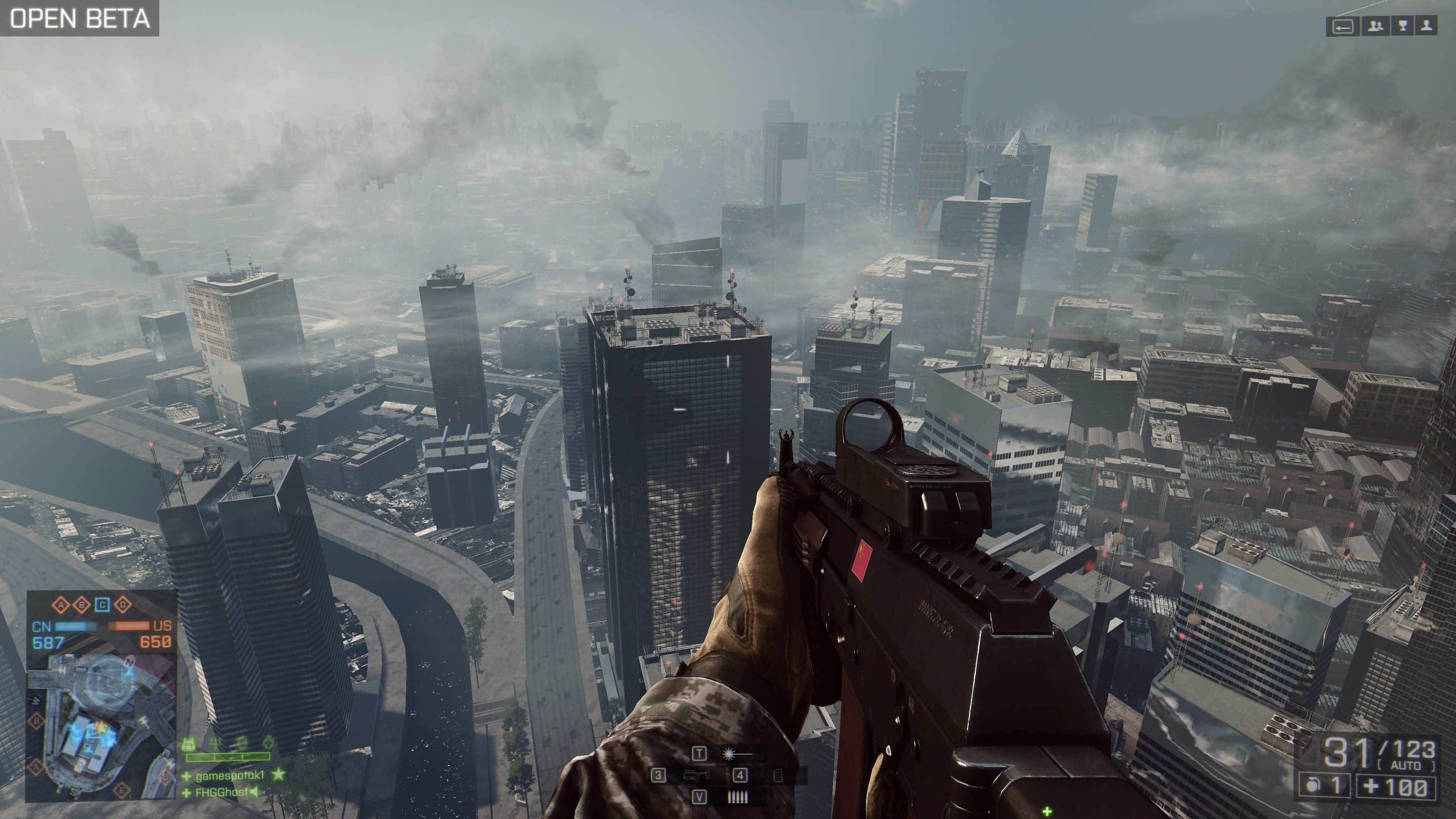
Task: Open the trophy icon
Action: coord(1402,27)
